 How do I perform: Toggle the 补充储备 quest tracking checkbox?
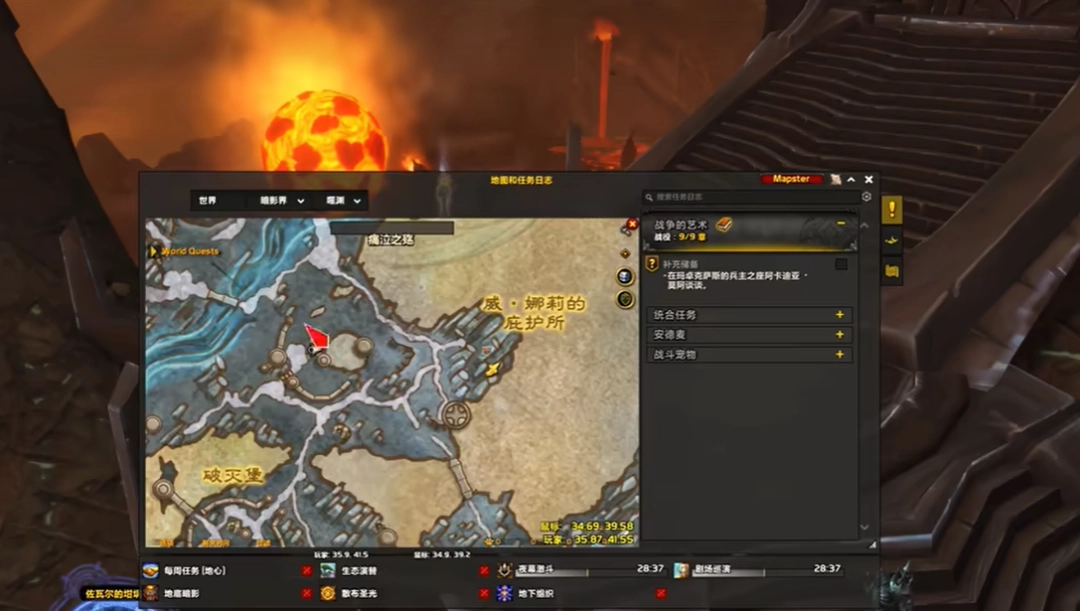[x=841, y=264]
